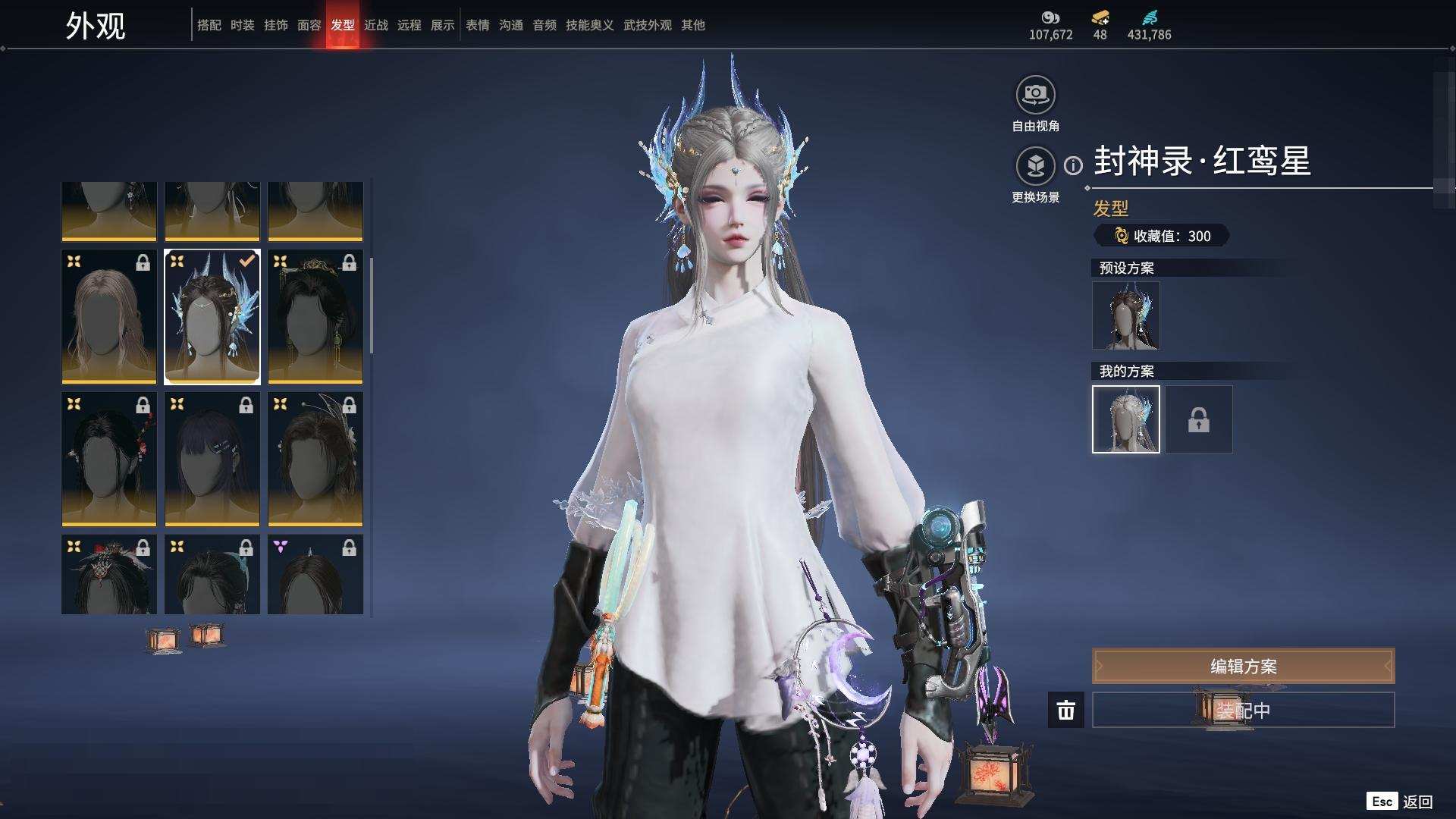Open the 时装 tab
1456x819 pixels.
(242, 25)
